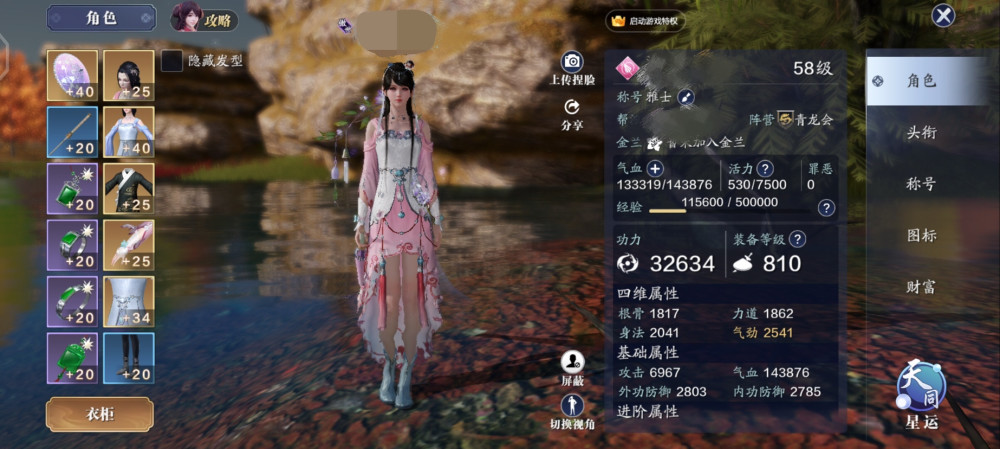Show the 活力 help tooltip
The width and height of the screenshot is (1000, 449).
(765, 168)
